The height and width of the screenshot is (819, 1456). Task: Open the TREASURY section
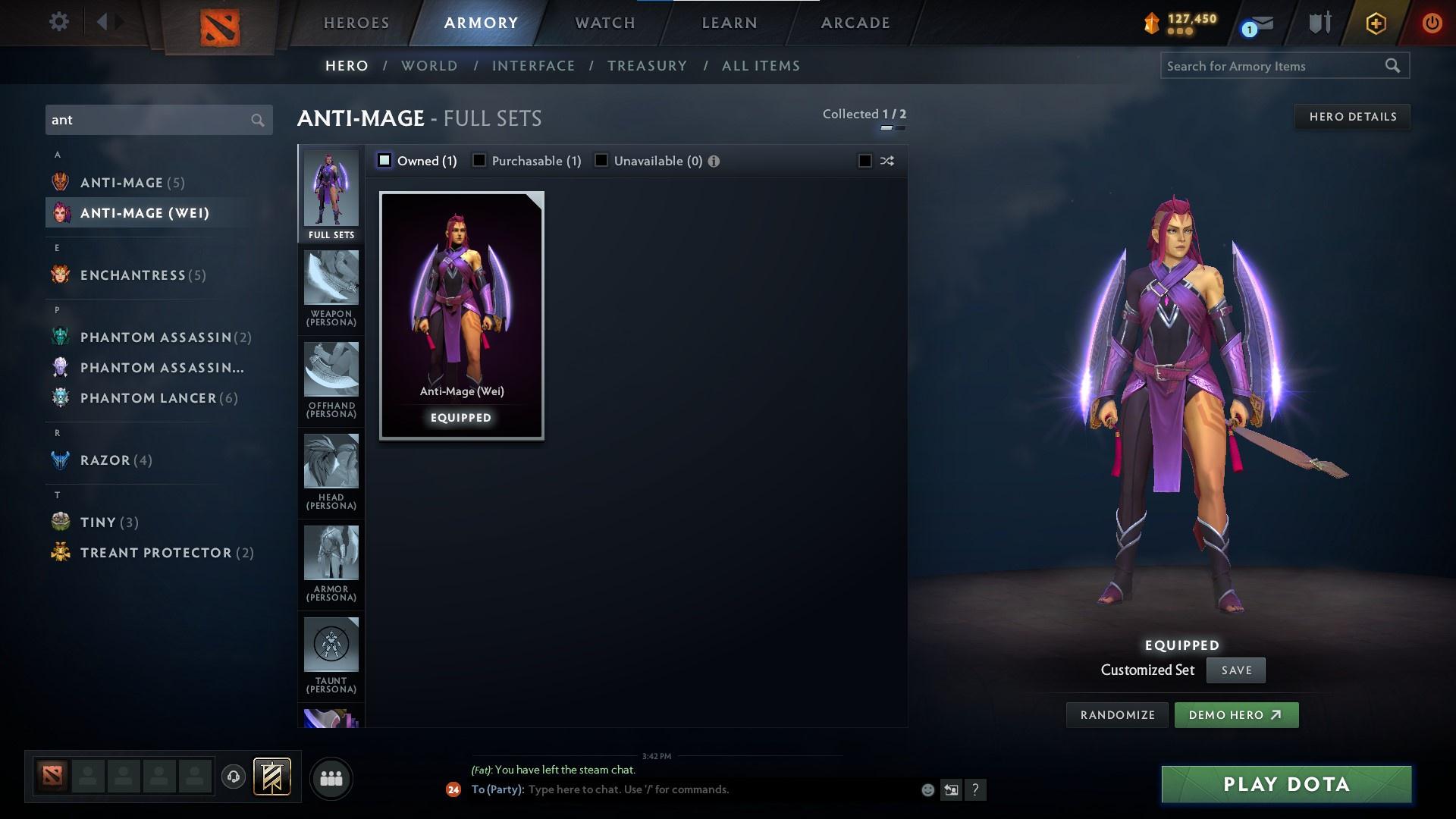click(x=646, y=66)
